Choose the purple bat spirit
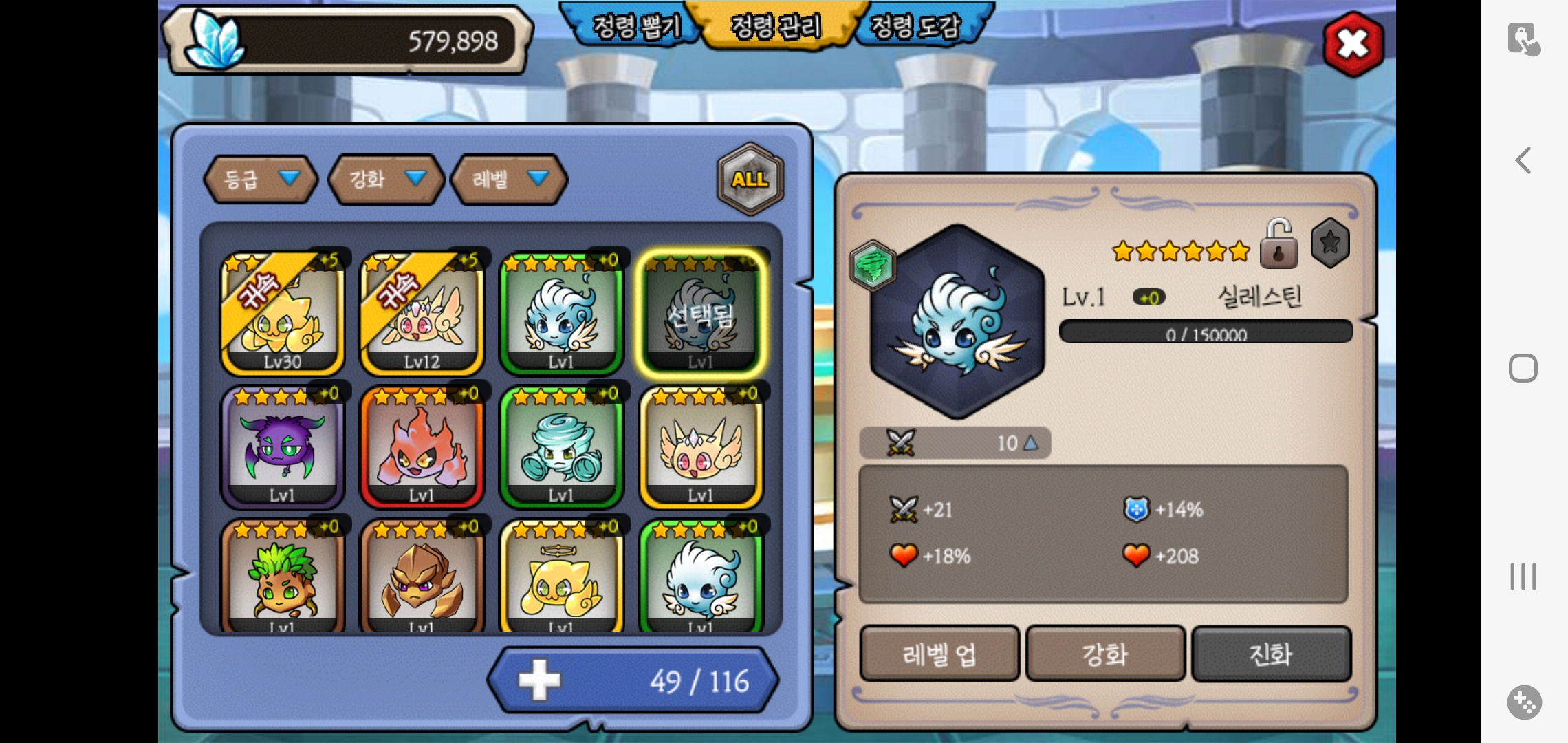1568x743 pixels. pyautogui.click(x=282, y=447)
